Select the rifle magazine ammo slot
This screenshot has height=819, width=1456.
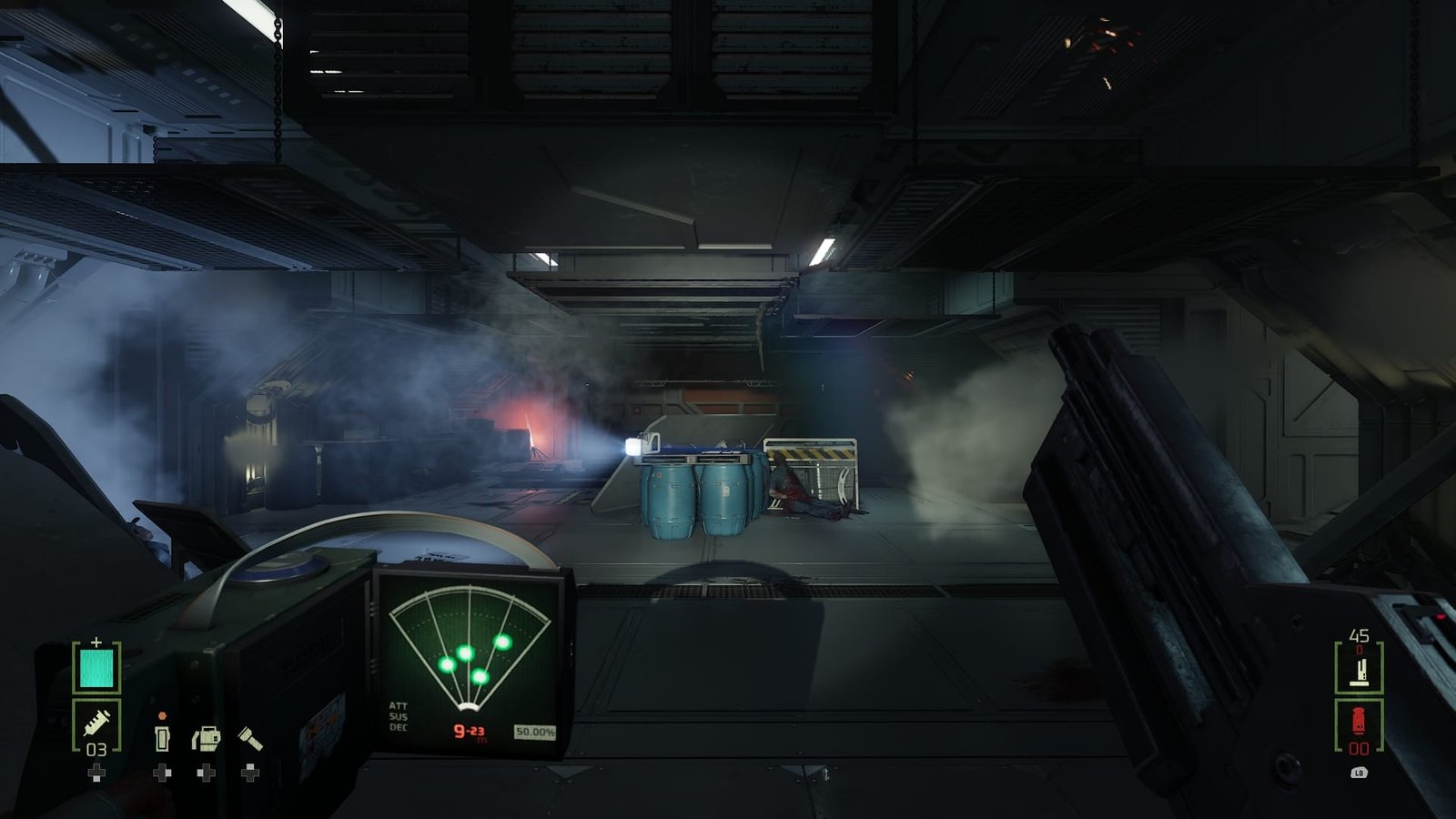pyautogui.click(x=1359, y=670)
